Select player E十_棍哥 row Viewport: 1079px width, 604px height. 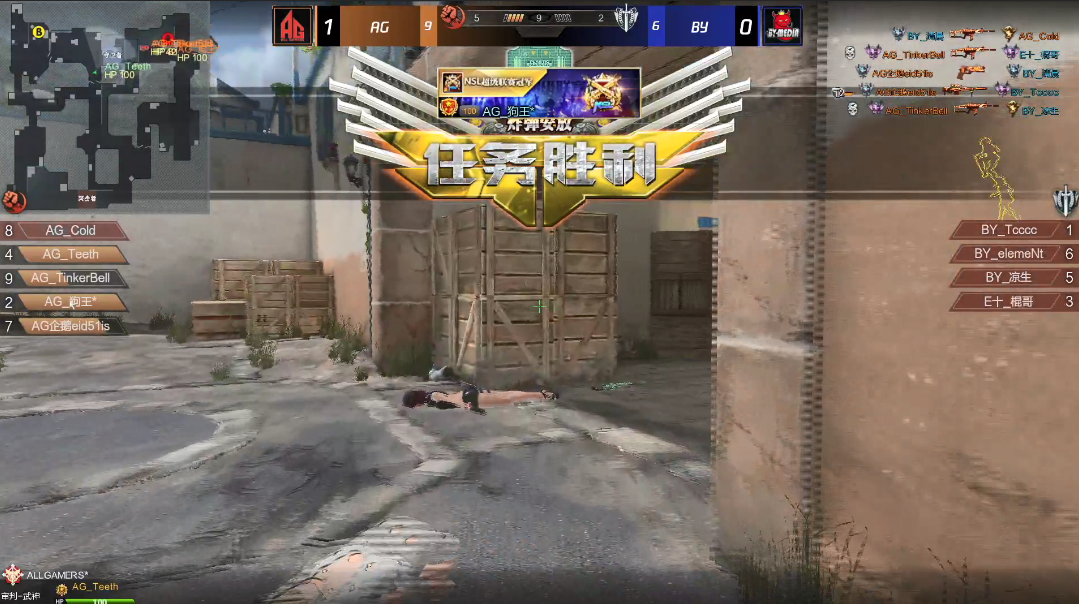1008,301
